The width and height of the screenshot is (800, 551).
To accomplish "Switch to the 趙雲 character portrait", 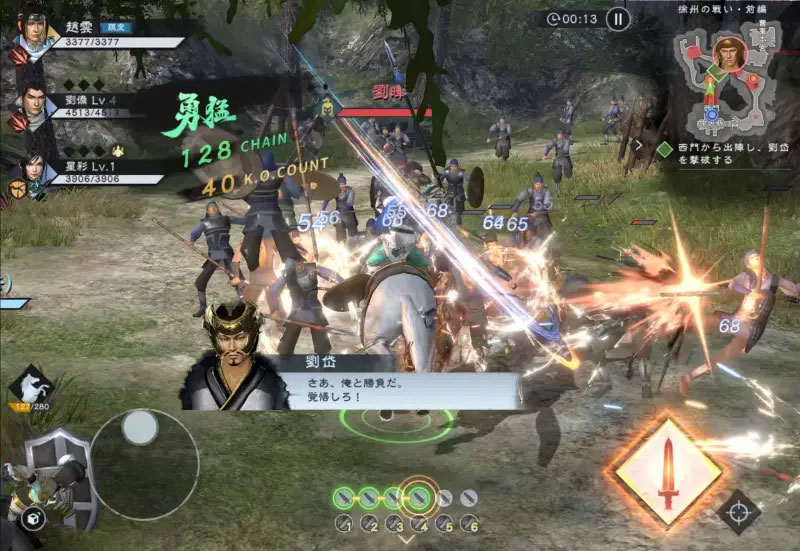I will tap(33, 40).
